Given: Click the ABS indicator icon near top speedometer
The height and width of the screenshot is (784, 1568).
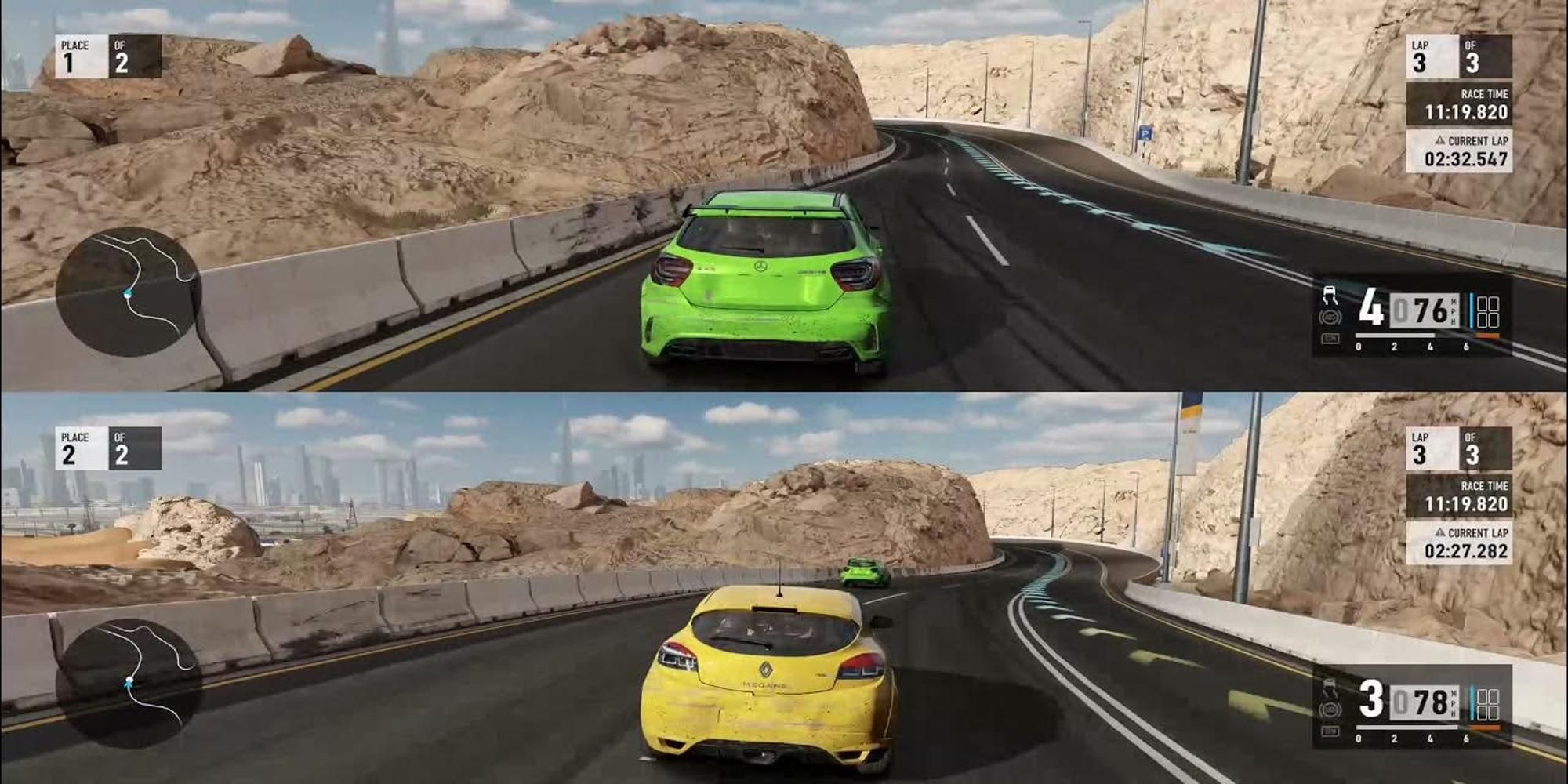Looking at the screenshot, I should [x=1330, y=318].
